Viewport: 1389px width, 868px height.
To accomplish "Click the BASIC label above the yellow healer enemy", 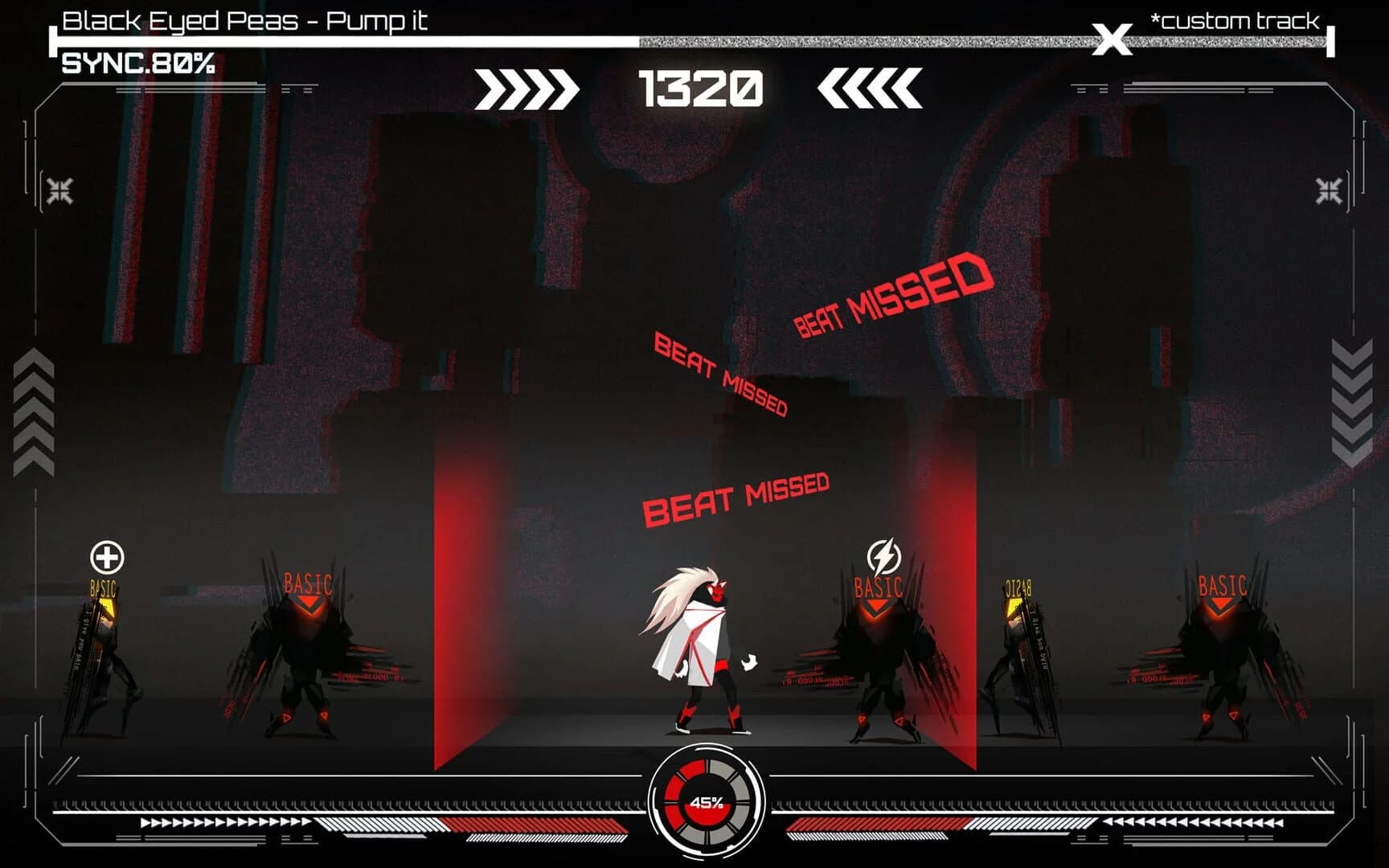I will (103, 589).
